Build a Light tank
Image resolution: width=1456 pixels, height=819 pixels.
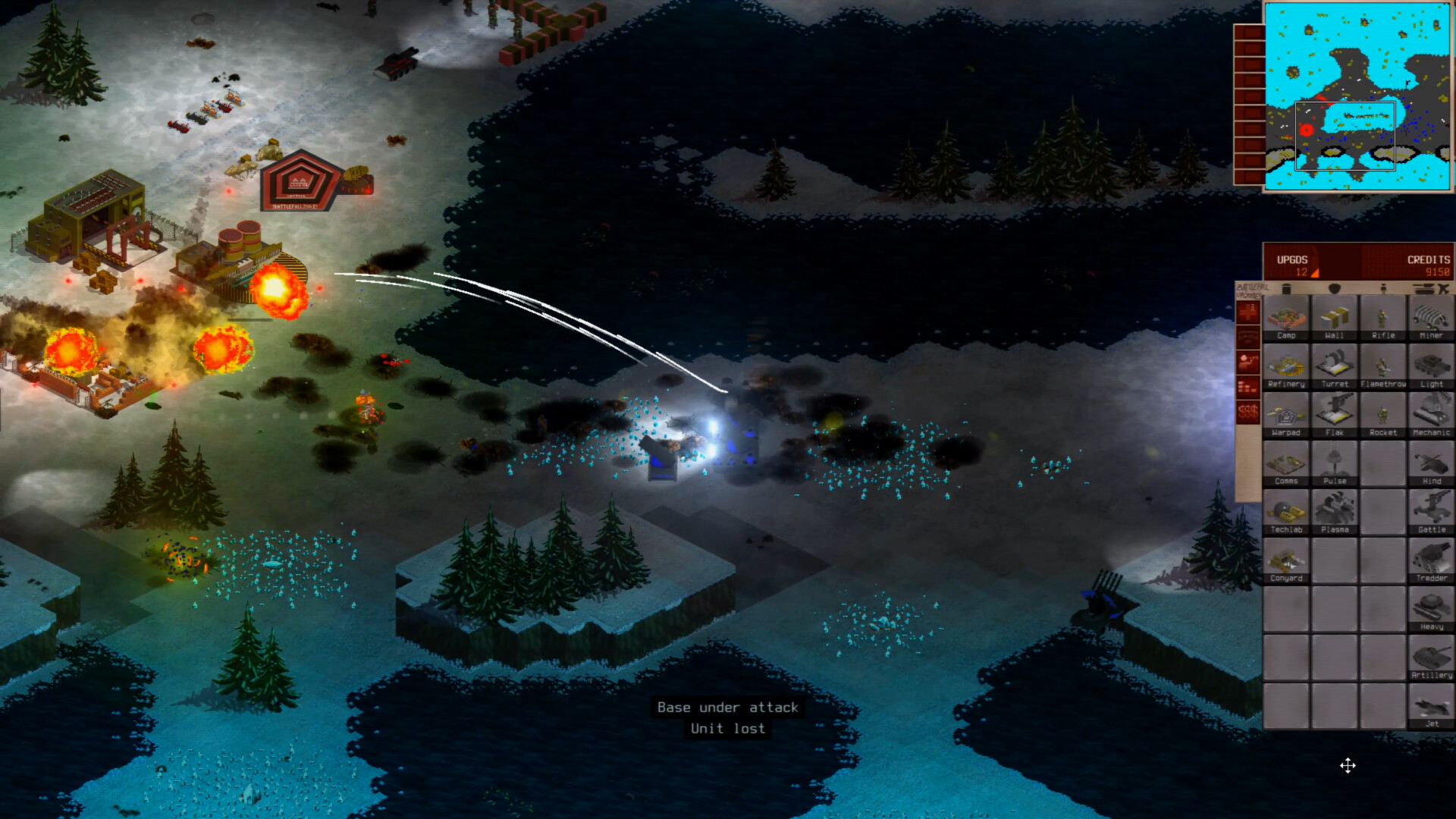tap(1432, 368)
